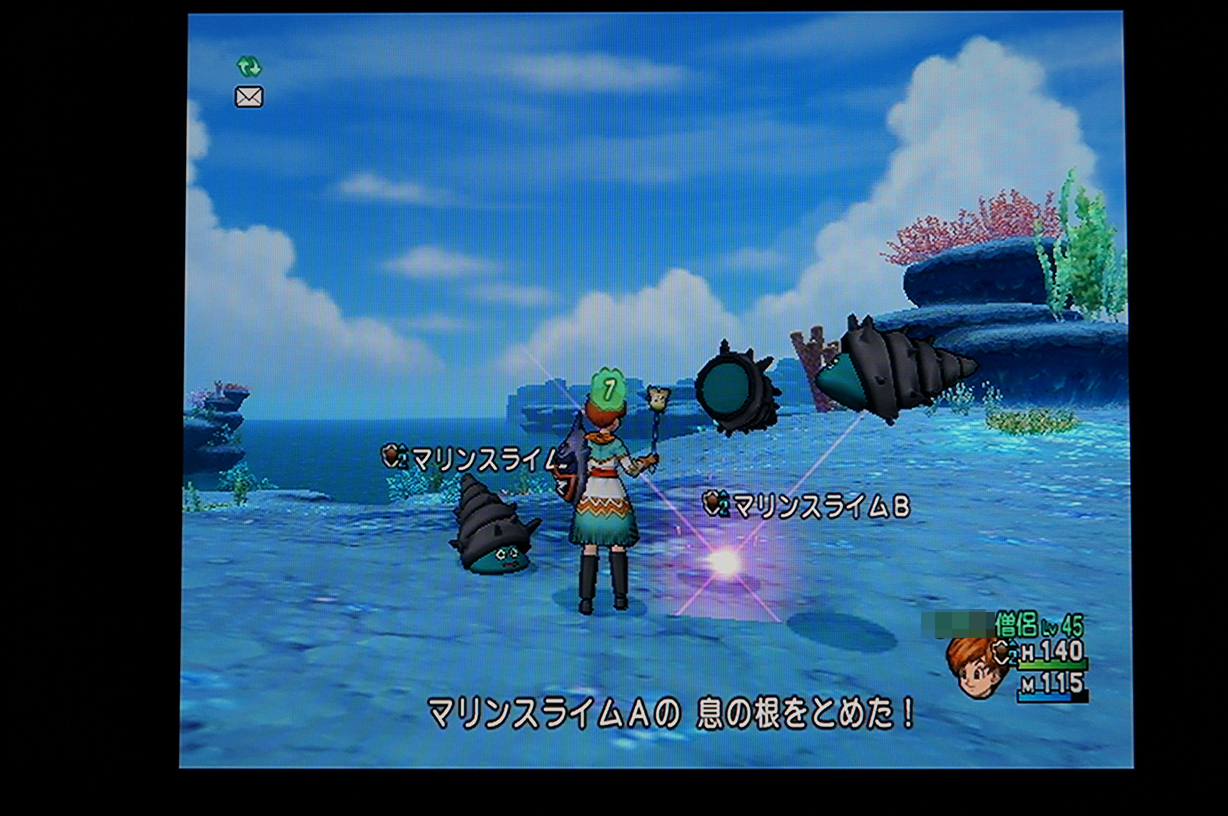Click the green circular arrows icon
Screen dimensions: 1228x816
tap(249, 67)
